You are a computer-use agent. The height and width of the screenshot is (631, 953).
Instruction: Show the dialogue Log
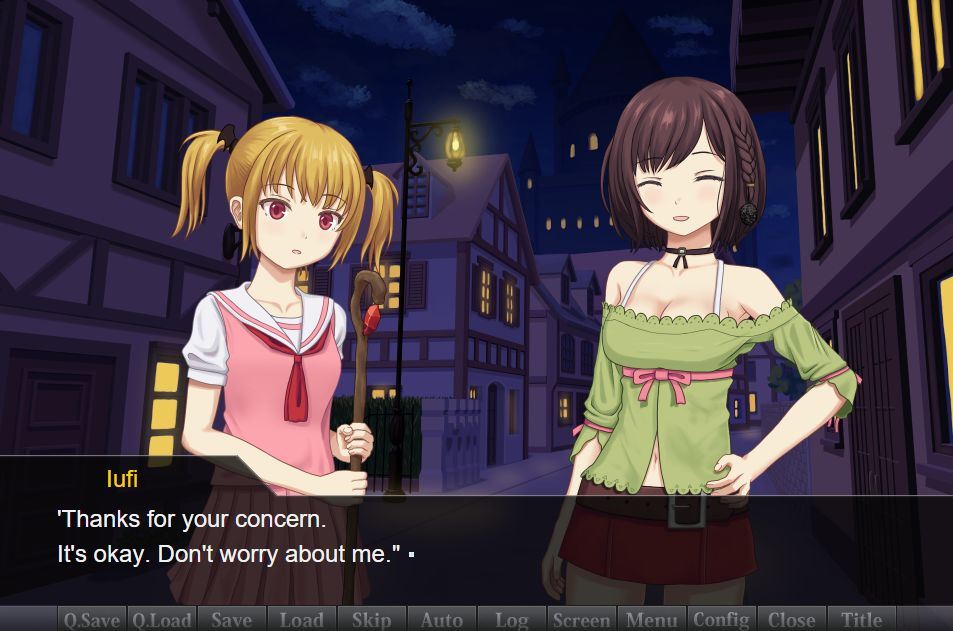tap(511, 619)
